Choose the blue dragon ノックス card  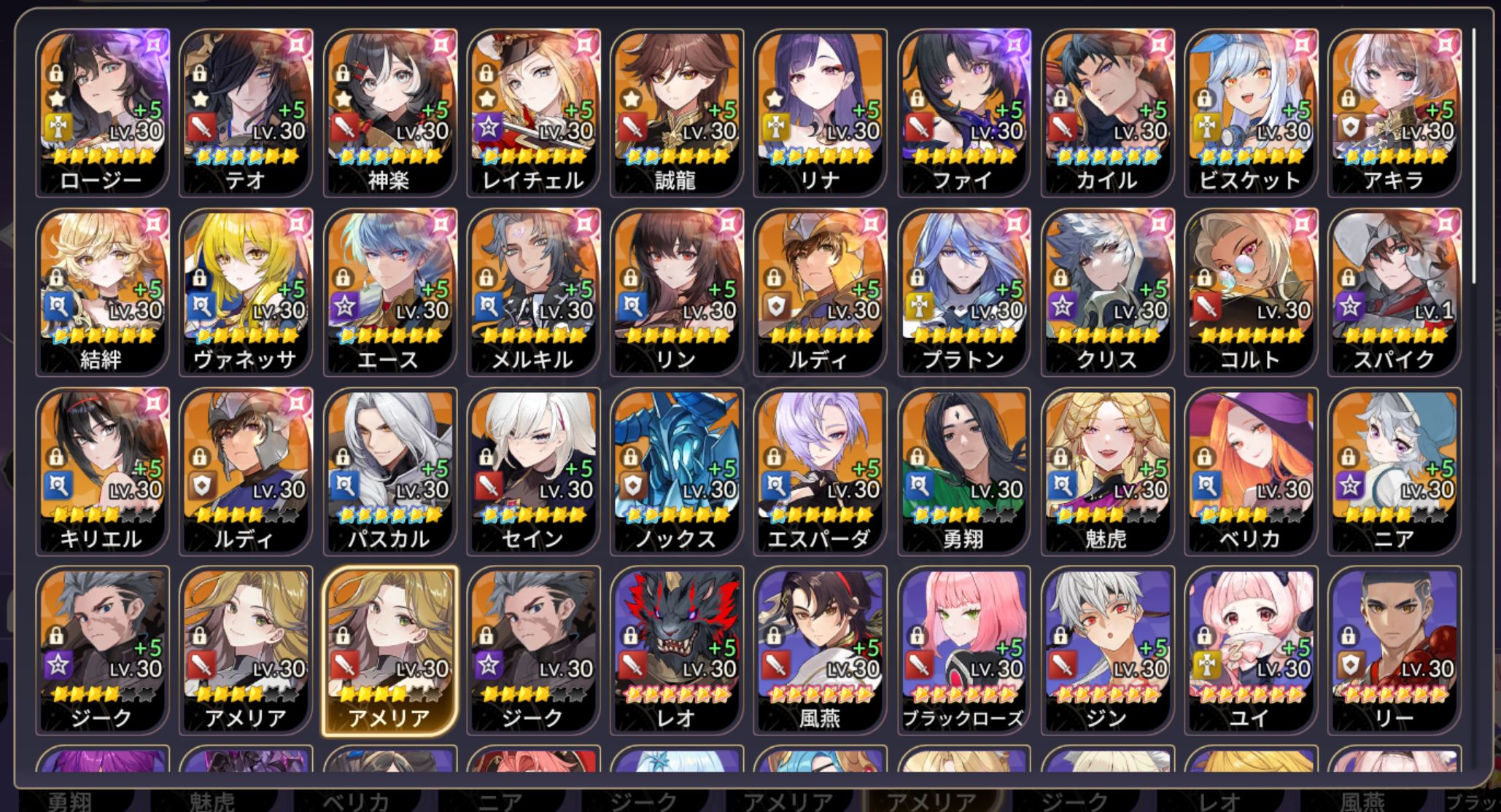(x=677, y=471)
